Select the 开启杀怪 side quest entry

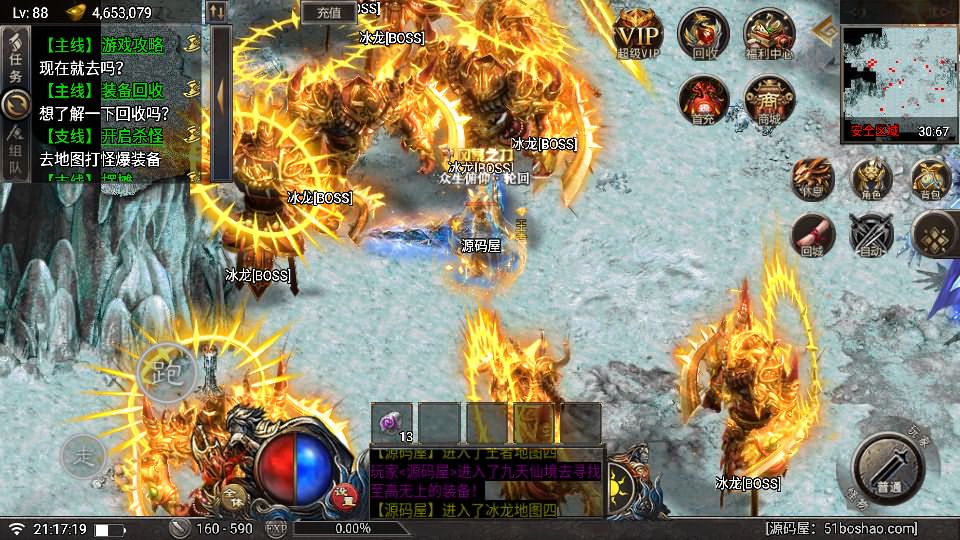pos(103,135)
